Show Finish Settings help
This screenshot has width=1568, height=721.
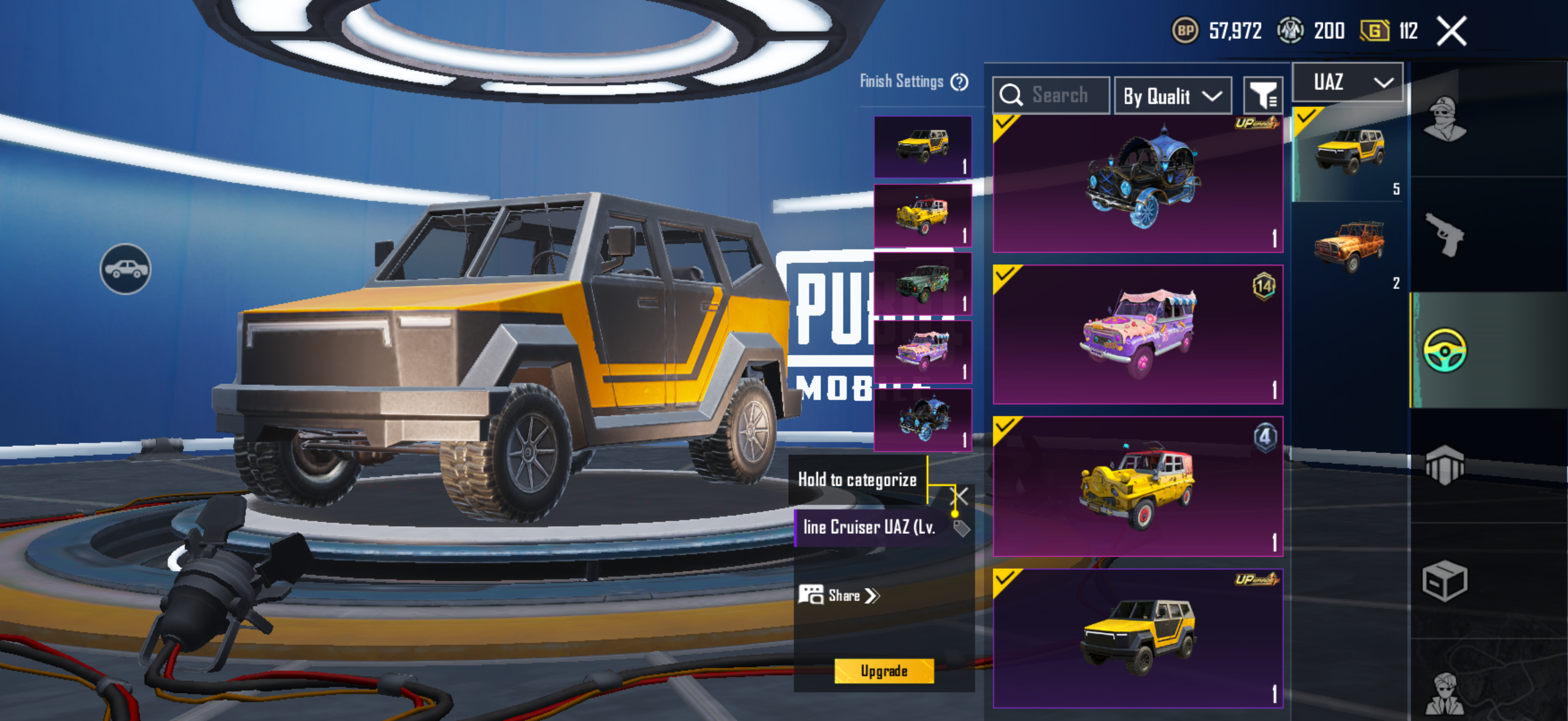[x=959, y=81]
